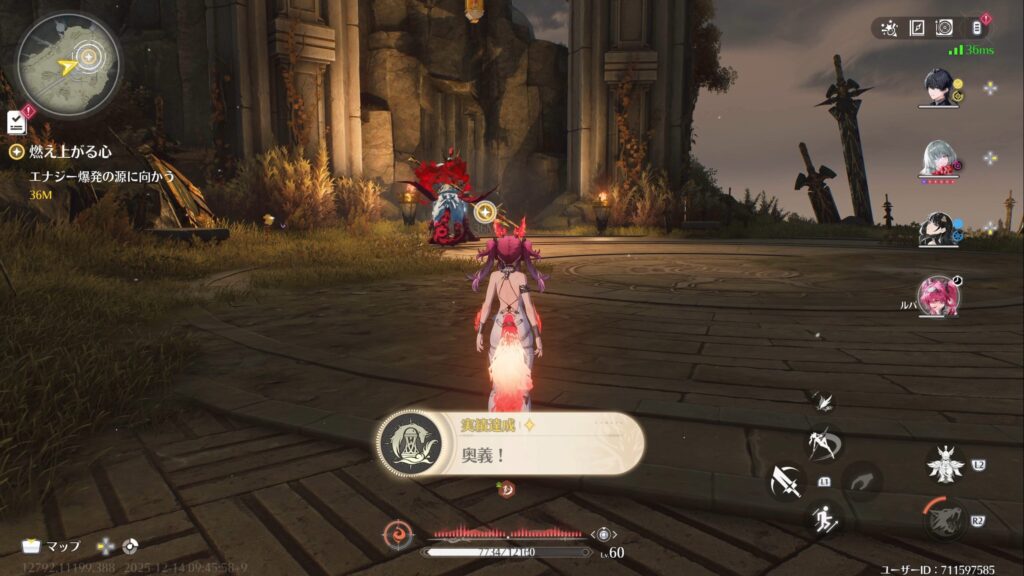Image resolution: width=1024 pixels, height=576 pixels.
Task: Click the target lock-on icon beside level
Action: (604, 535)
